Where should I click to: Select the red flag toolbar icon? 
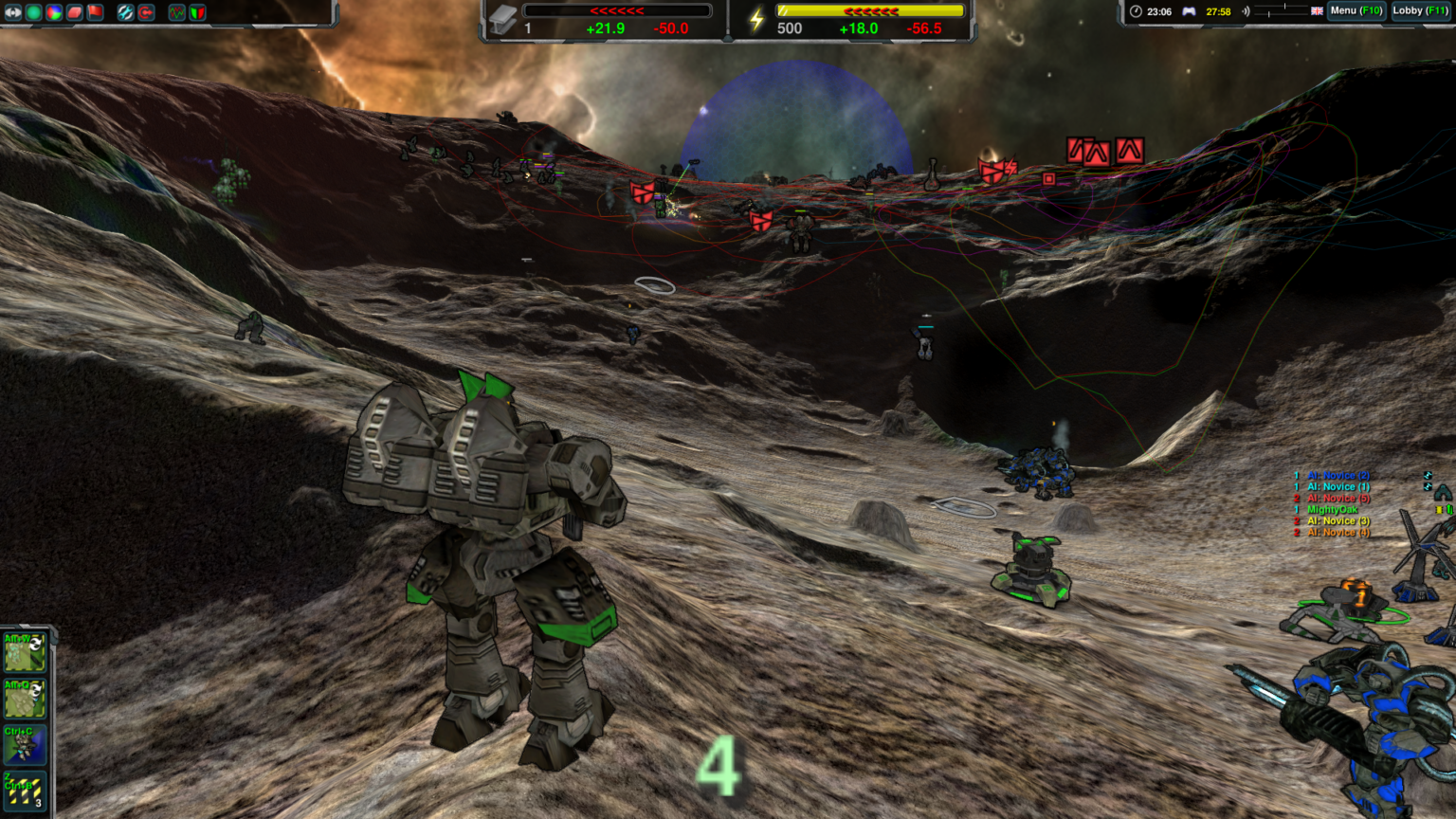point(95,12)
